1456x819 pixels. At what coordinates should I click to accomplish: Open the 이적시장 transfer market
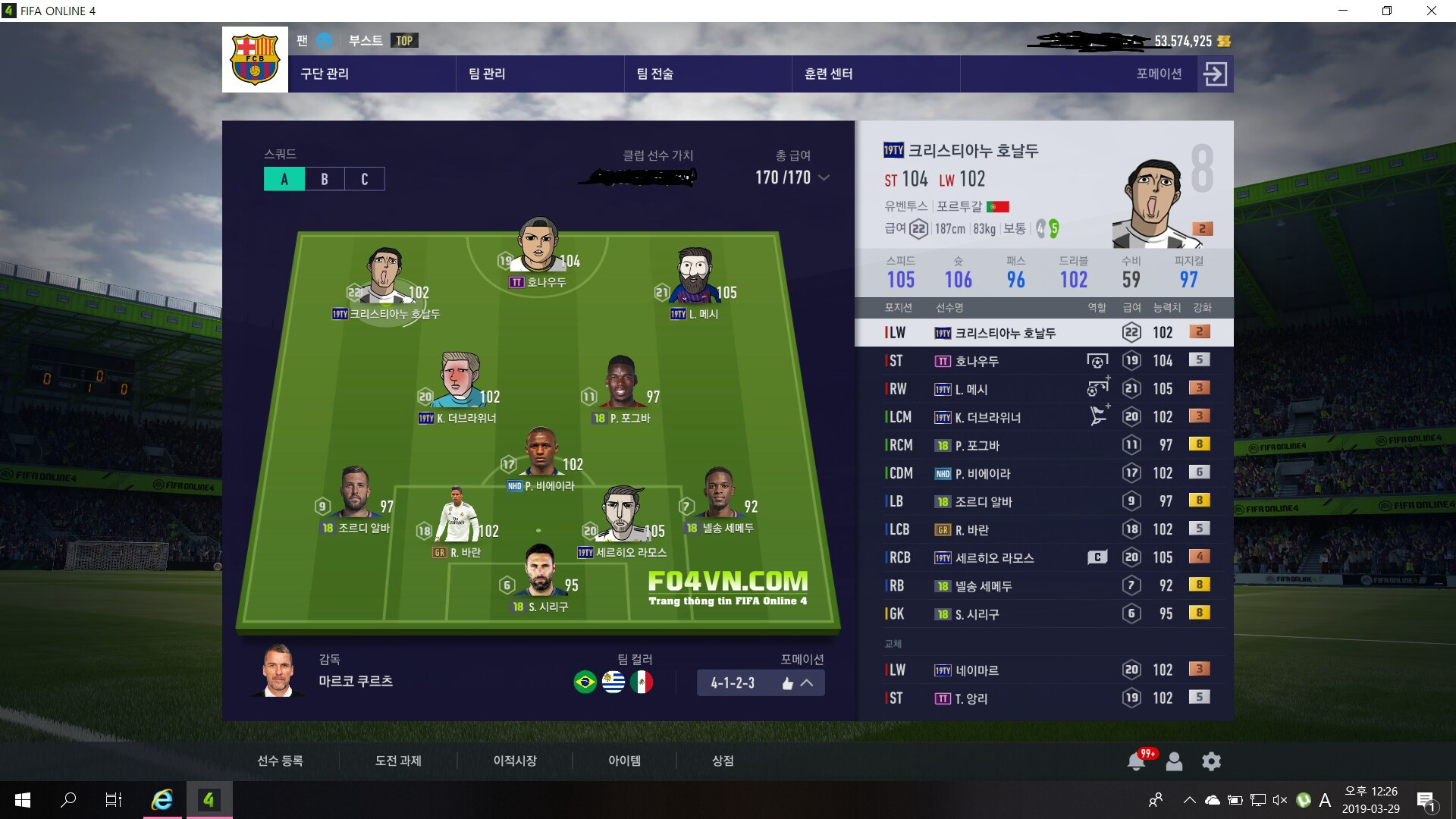pos(515,761)
